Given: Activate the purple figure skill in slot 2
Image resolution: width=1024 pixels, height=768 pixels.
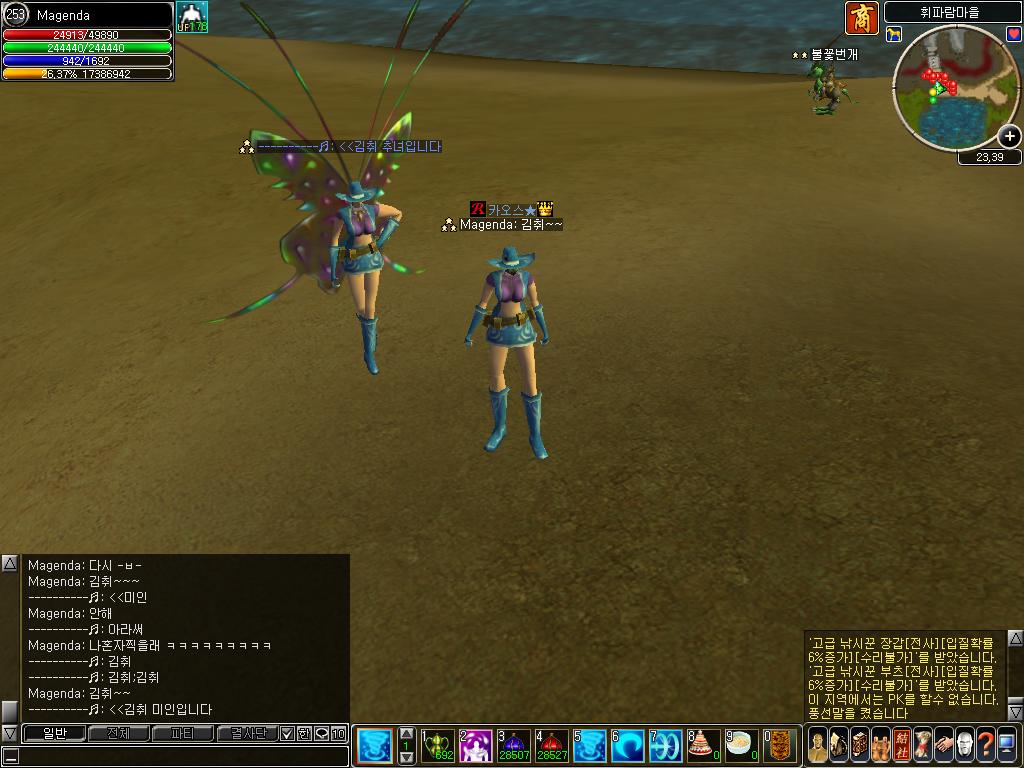Looking at the screenshot, I should tap(476, 745).
